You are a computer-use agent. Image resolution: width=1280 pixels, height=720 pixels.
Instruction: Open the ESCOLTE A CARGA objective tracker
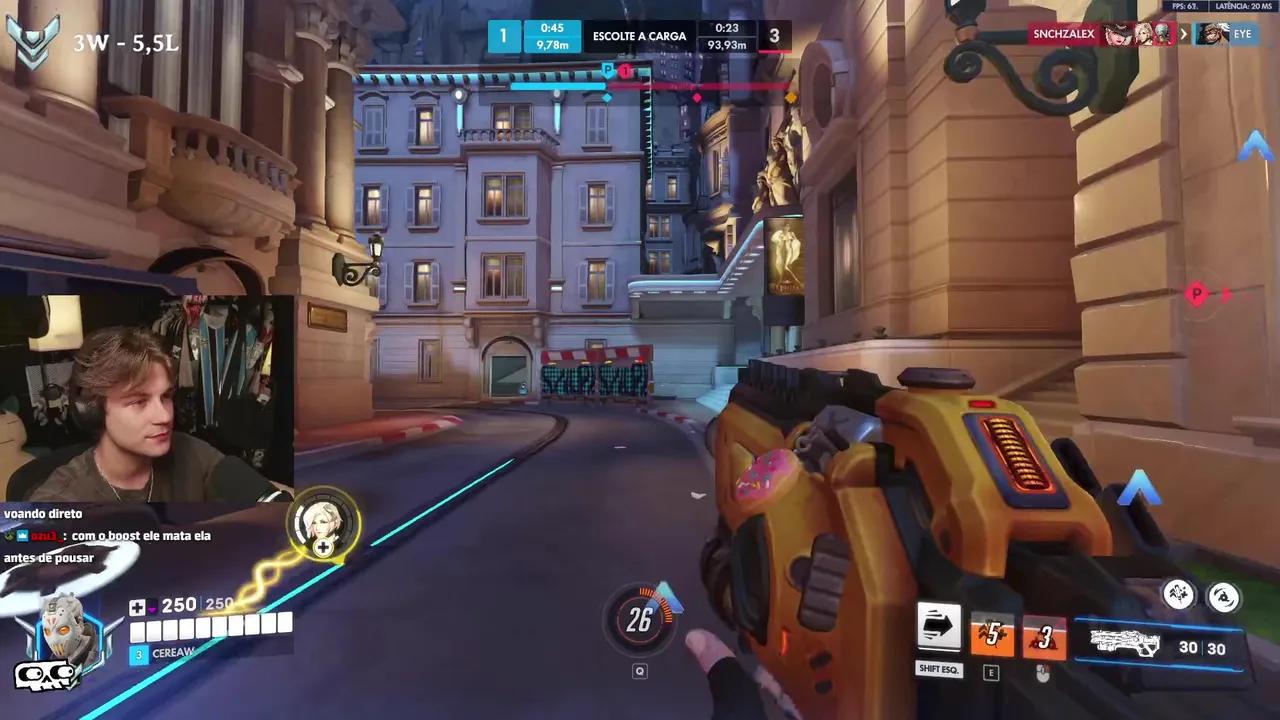point(639,36)
